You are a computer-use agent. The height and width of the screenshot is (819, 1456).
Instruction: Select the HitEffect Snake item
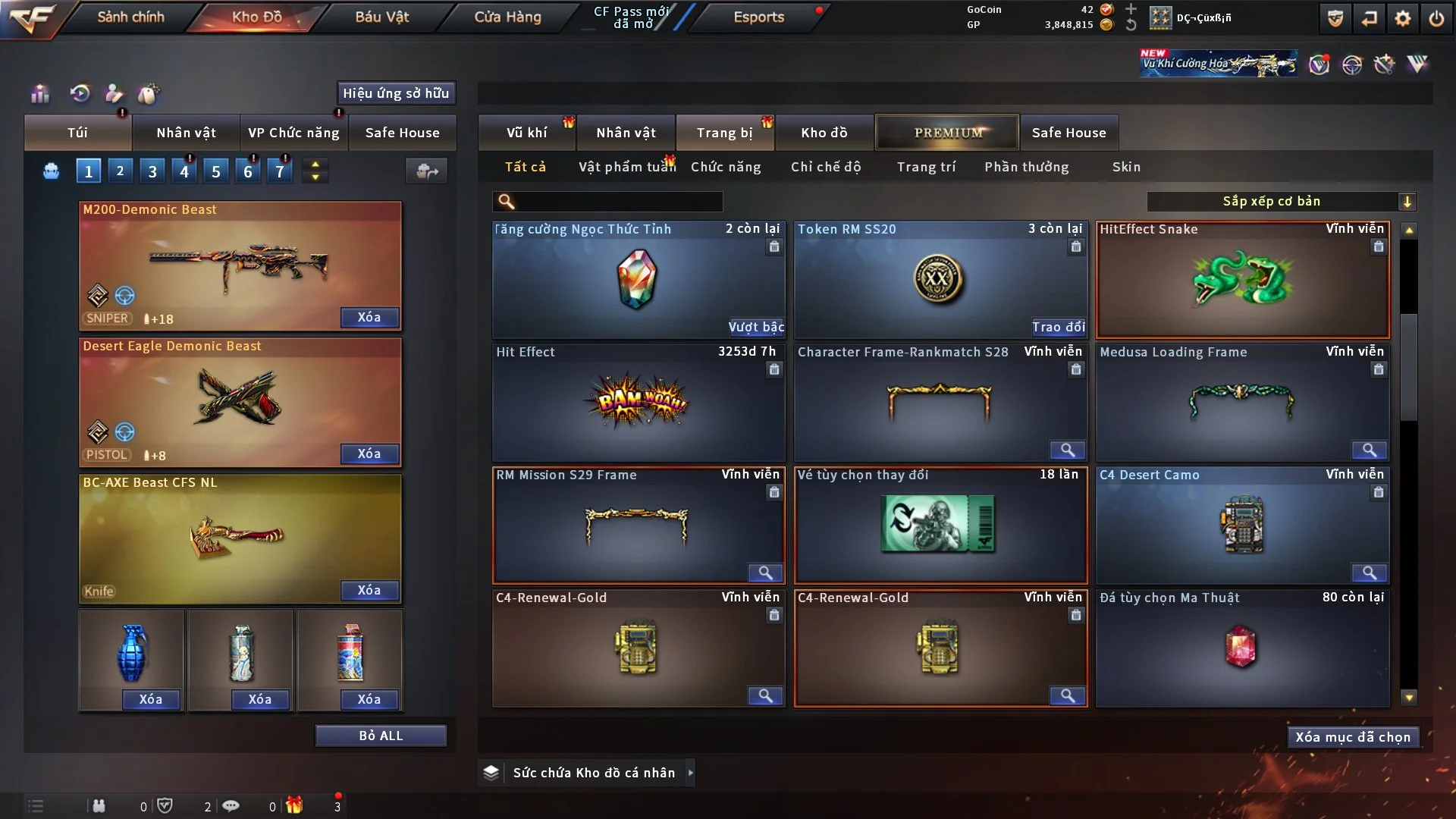(x=1242, y=281)
